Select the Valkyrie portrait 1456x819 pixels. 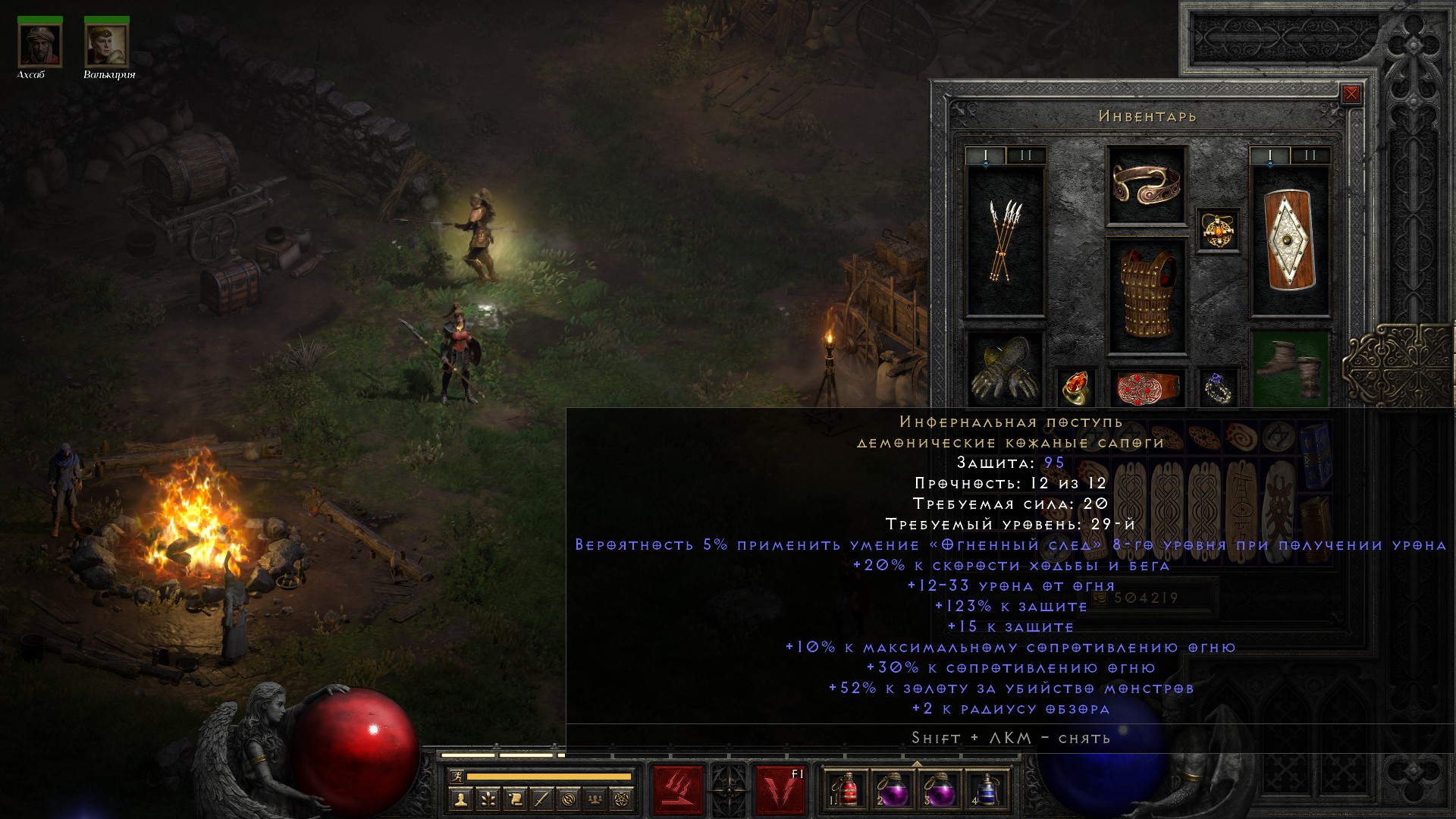[107, 45]
